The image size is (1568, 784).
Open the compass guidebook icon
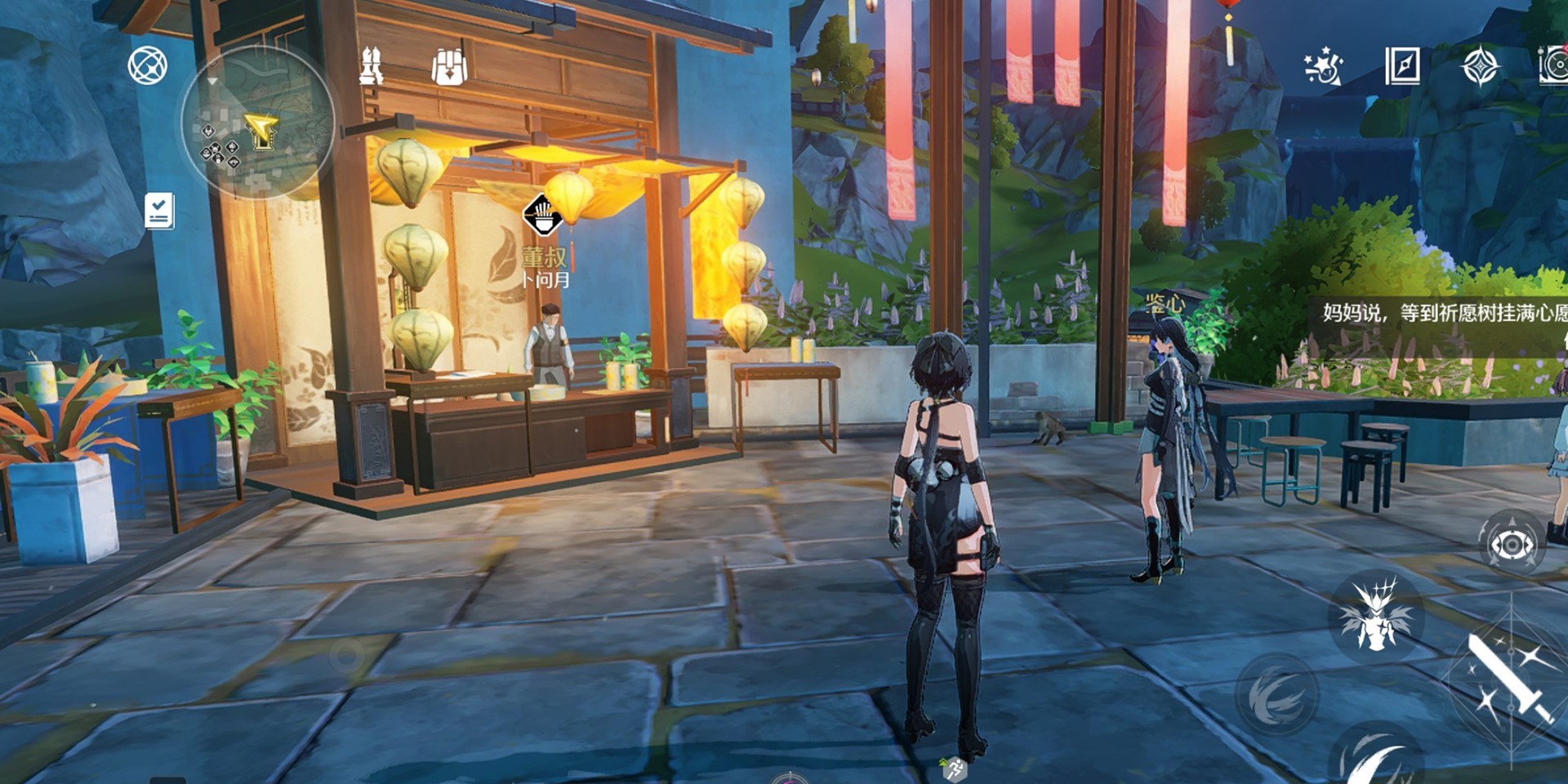click(1402, 66)
